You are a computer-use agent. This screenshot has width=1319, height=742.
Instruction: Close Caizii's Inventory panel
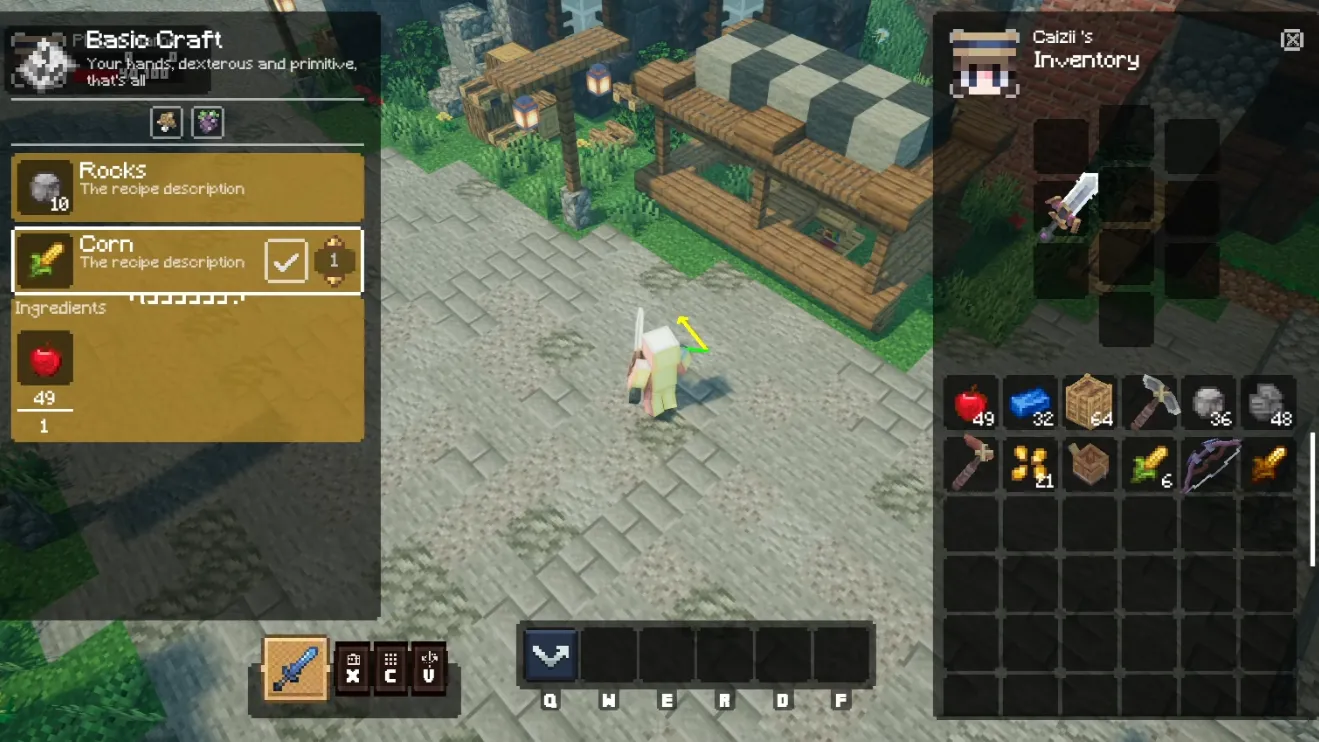coord(1291,40)
